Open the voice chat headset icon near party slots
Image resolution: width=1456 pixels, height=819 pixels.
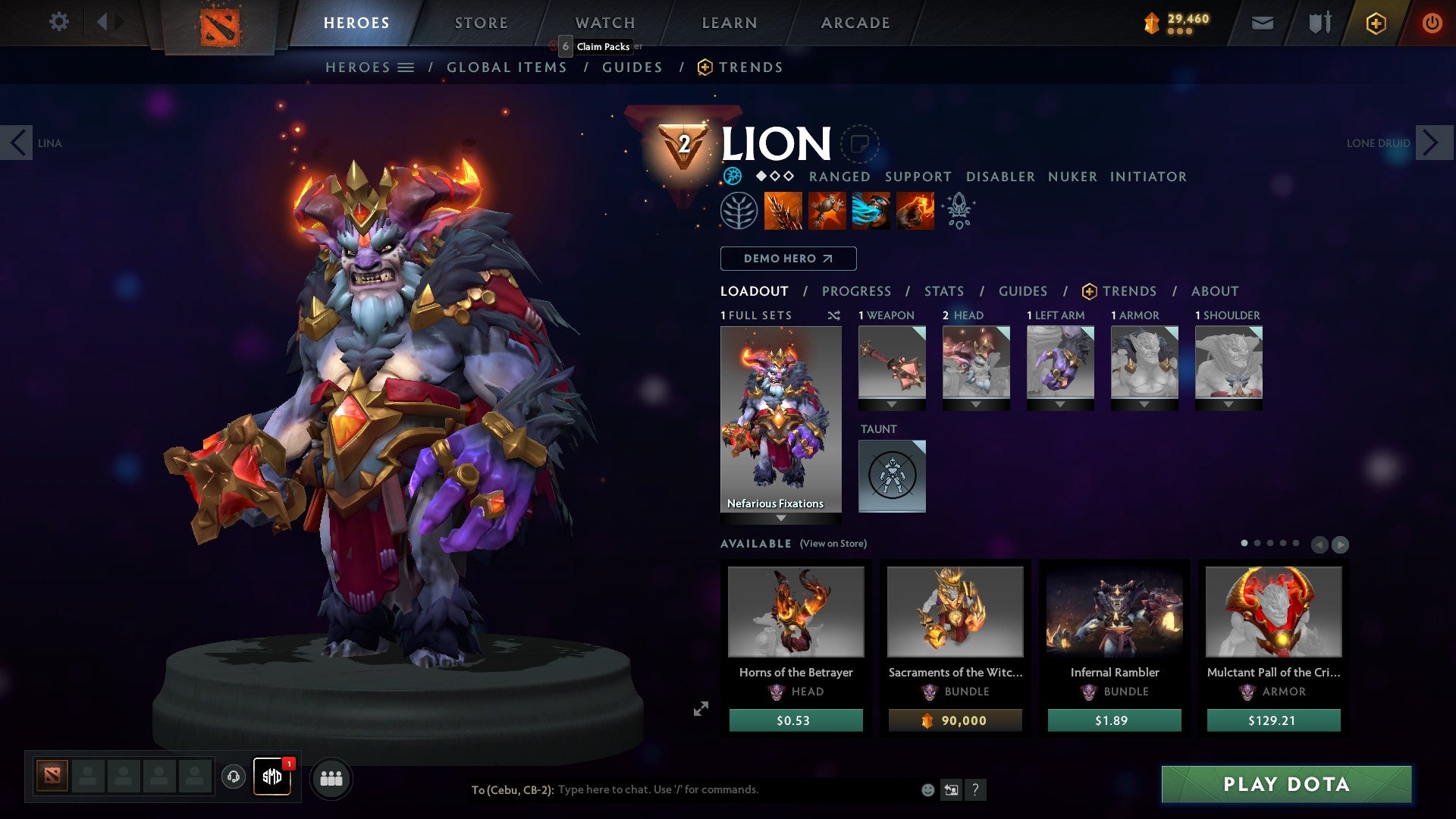[233, 777]
